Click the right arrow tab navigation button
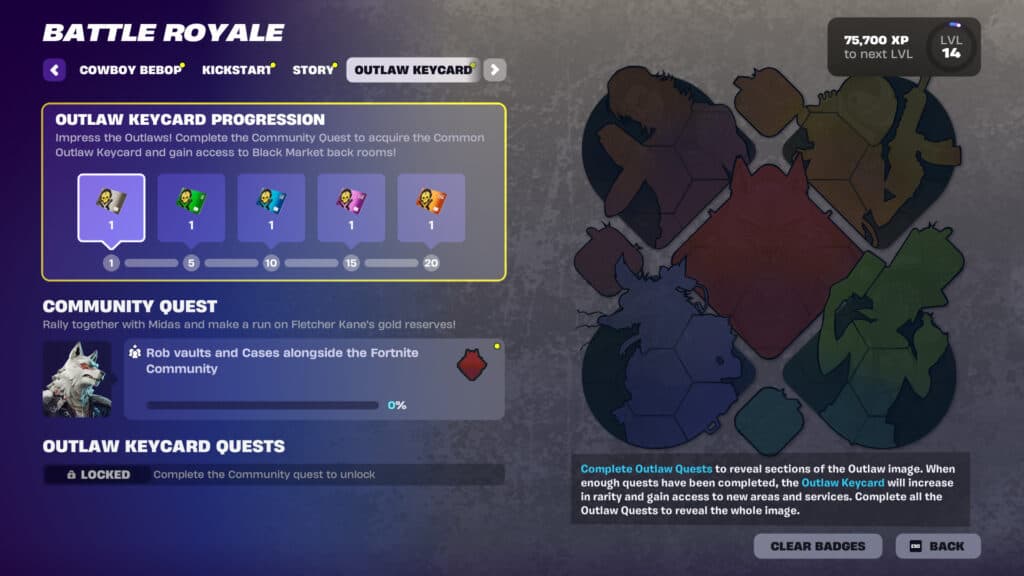Image resolution: width=1024 pixels, height=576 pixels. 495,70
